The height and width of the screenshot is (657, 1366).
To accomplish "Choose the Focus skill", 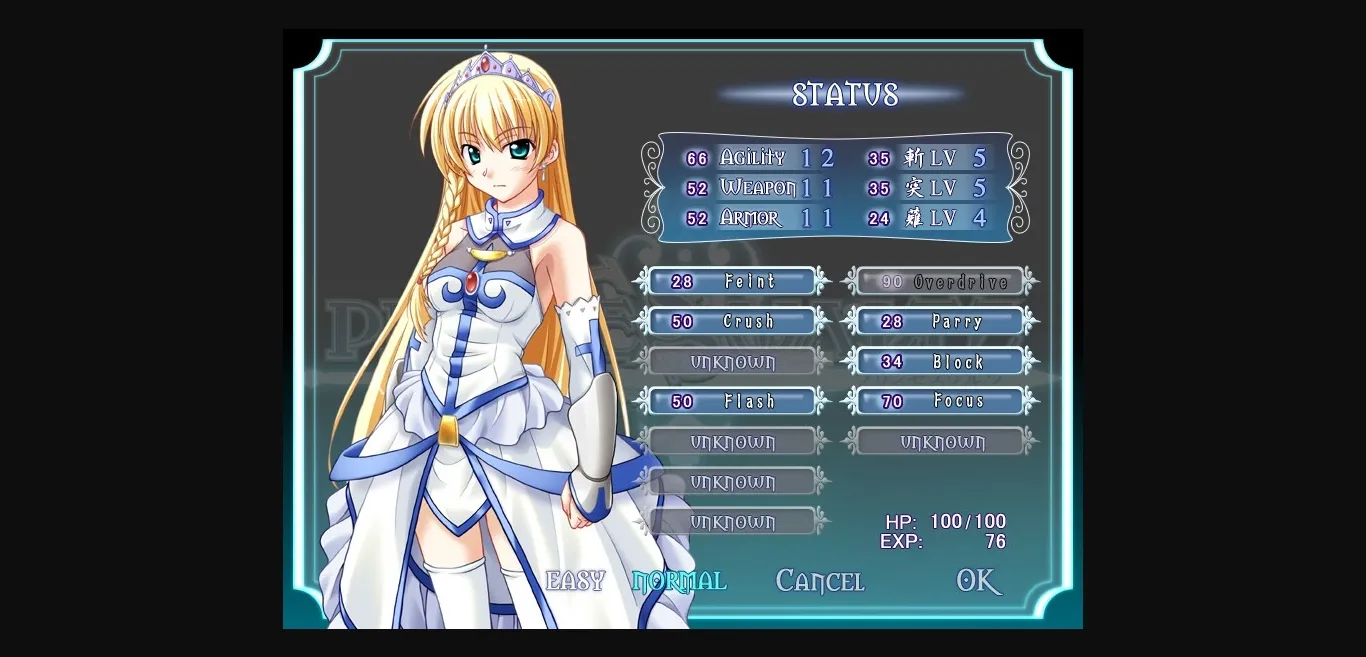I will 942,402.
